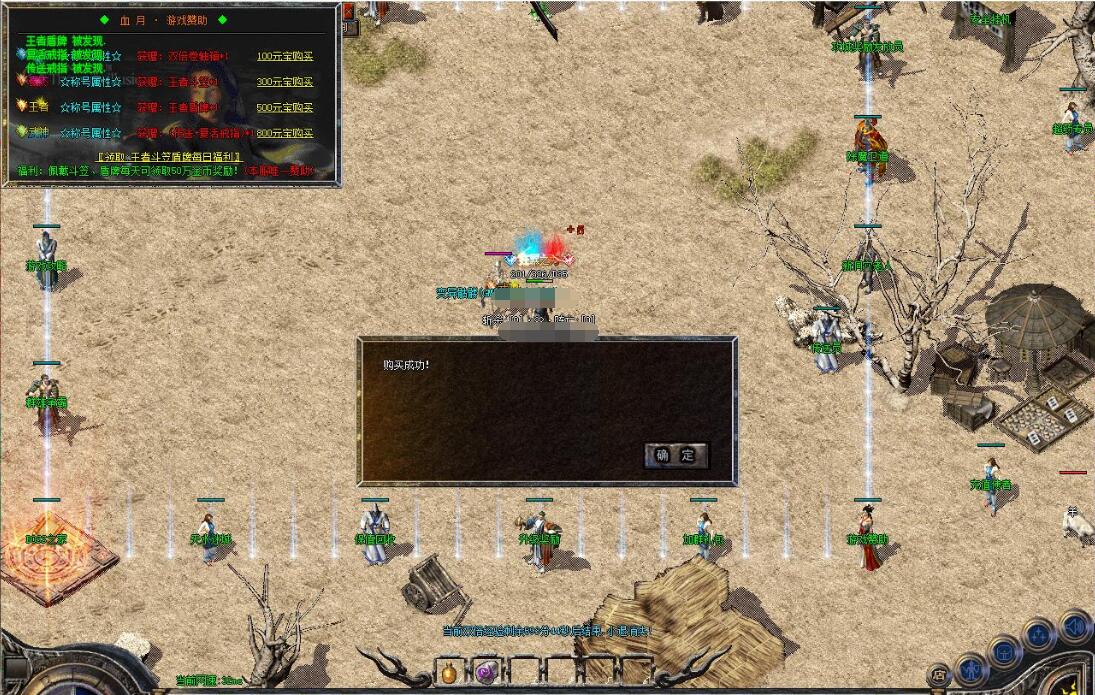Viewport: 1095px width, 695px height.
Task: Use the golden potion bottle in the hotbar
Action: pos(449,672)
